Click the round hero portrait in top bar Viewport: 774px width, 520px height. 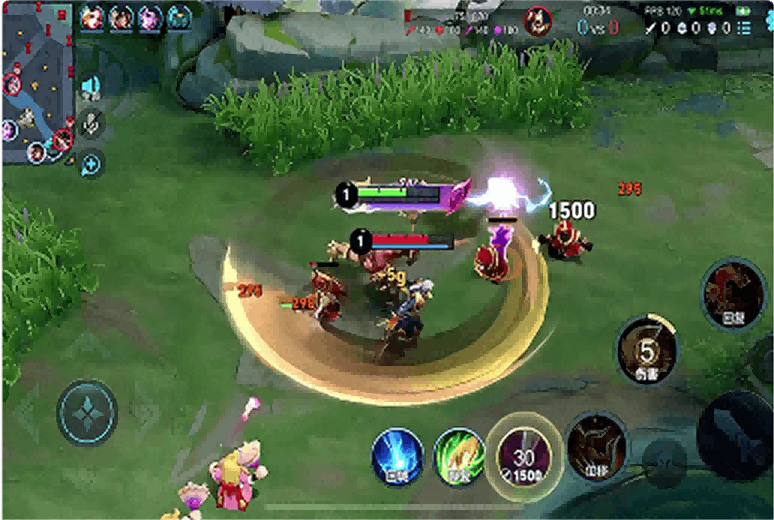539,19
